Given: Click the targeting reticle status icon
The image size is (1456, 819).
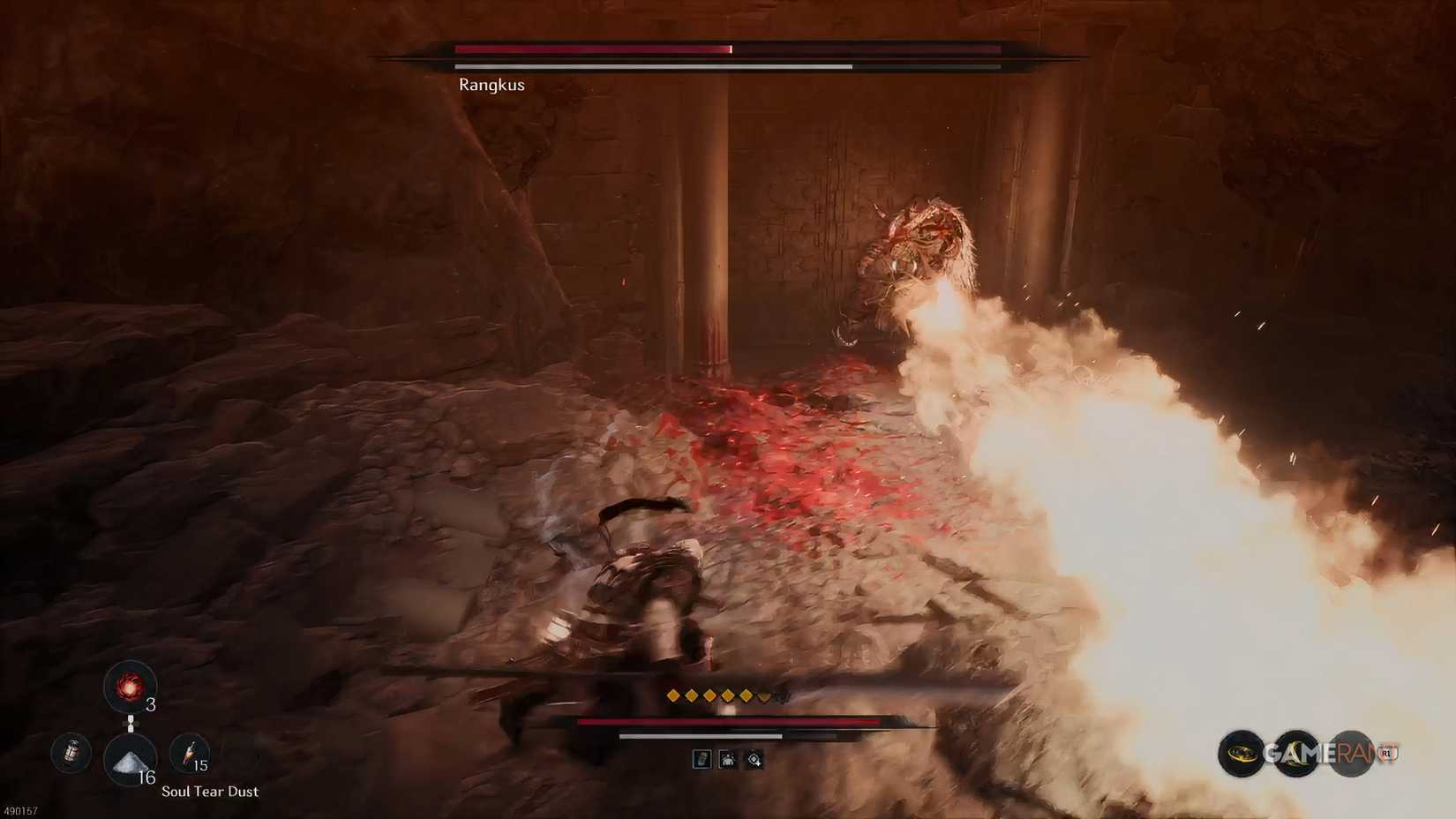Looking at the screenshot, I should [x=753, y=760].
